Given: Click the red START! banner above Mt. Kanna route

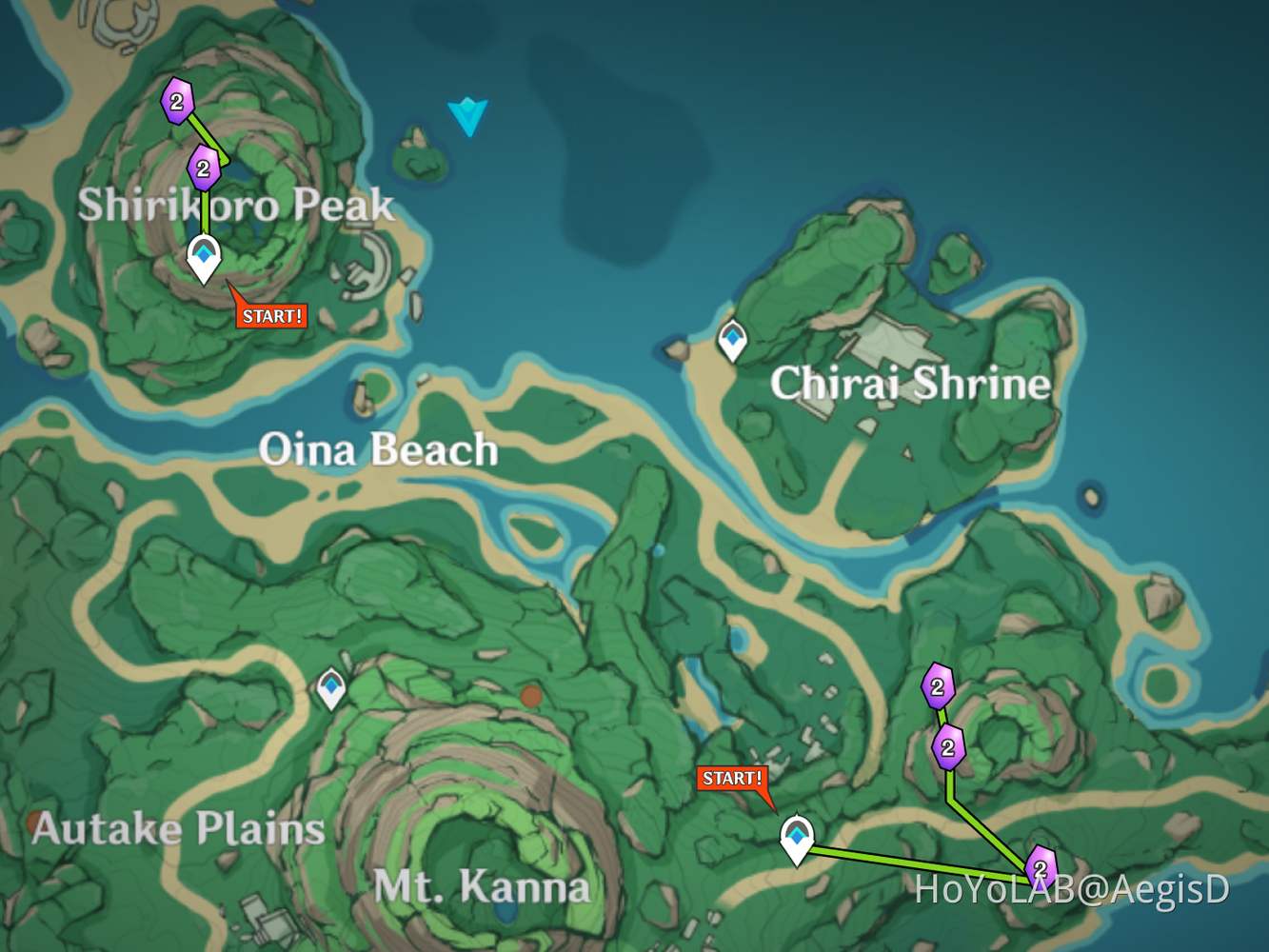Looking at the screenshot, I should click(731, 779).
